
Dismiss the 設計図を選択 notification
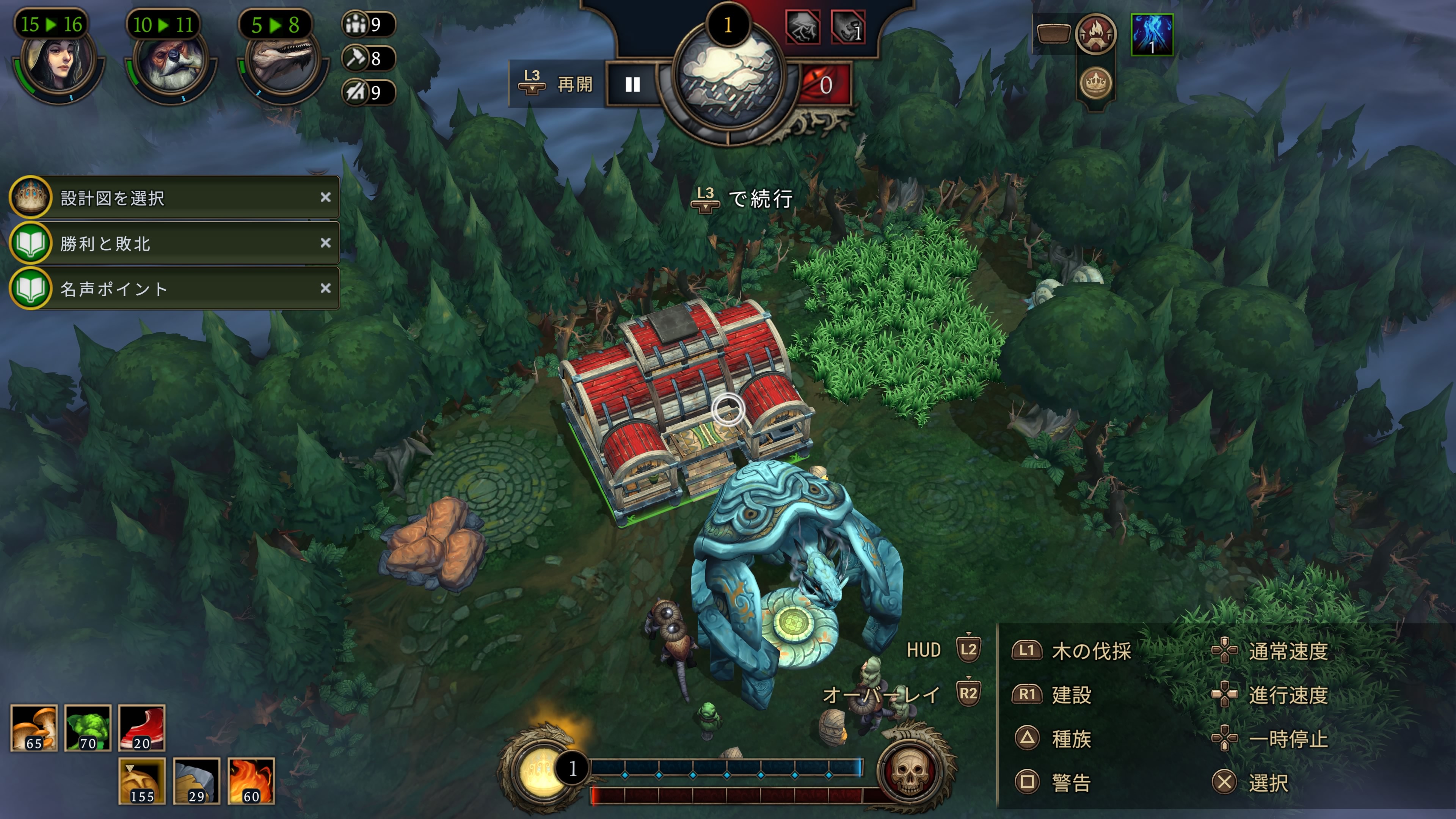326,197
